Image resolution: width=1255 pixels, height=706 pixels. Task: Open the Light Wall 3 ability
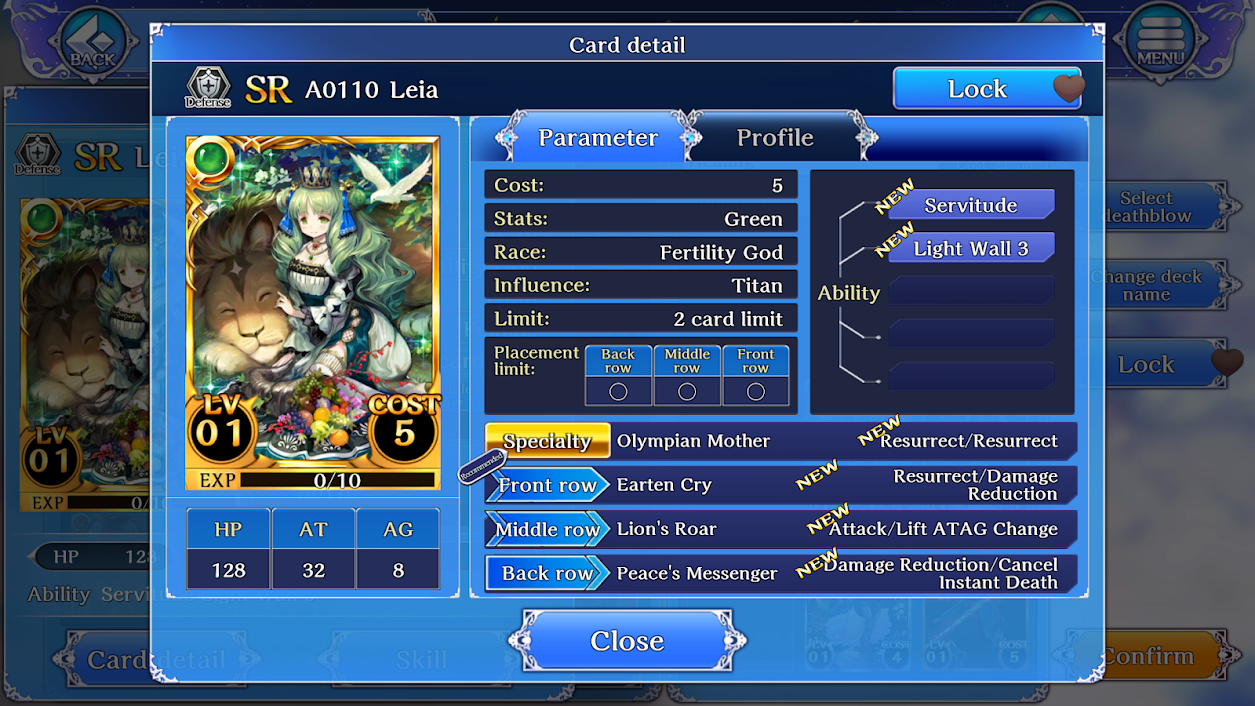970,248
